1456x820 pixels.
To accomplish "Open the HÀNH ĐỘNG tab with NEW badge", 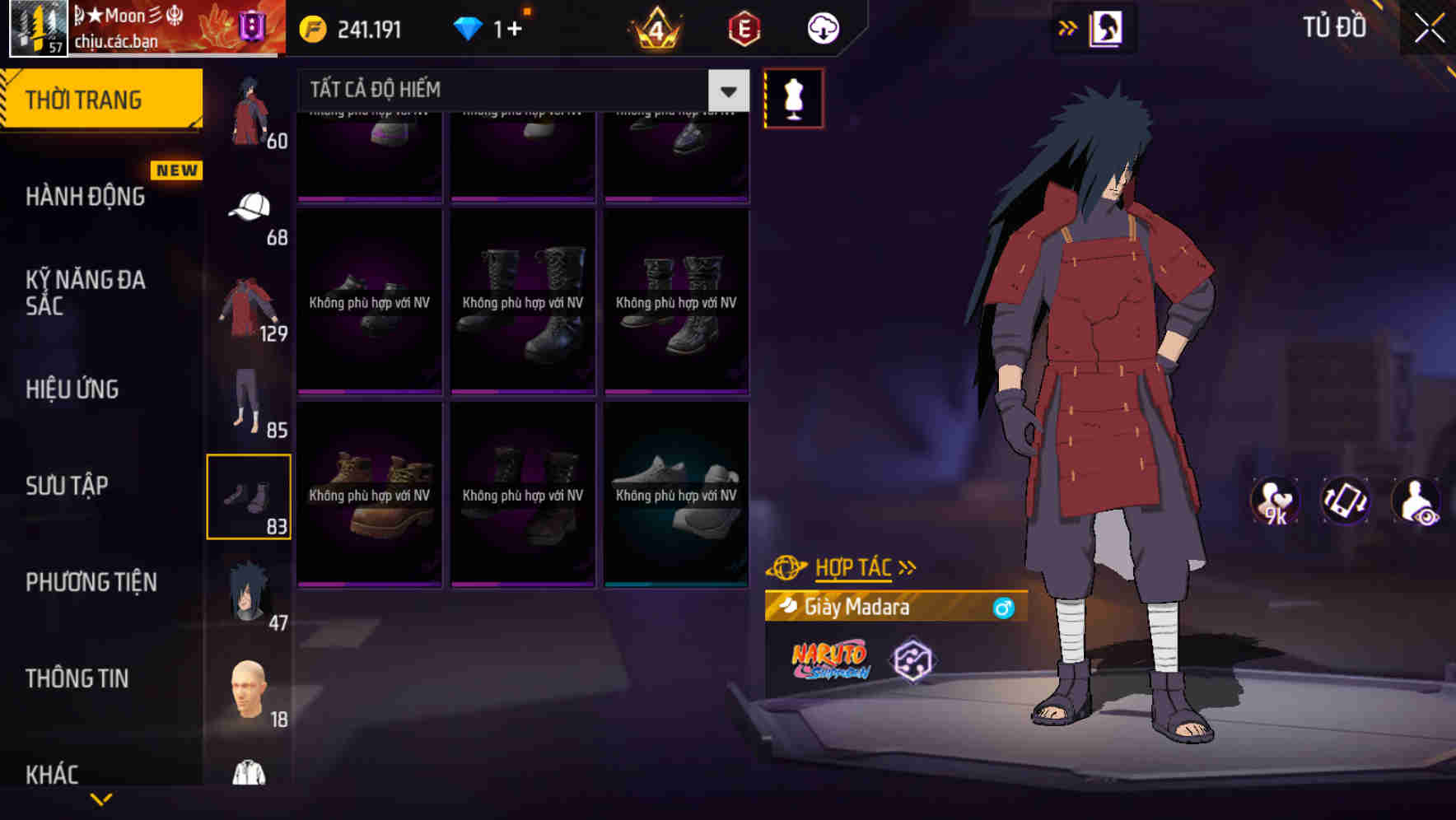I will coord(86,196).
